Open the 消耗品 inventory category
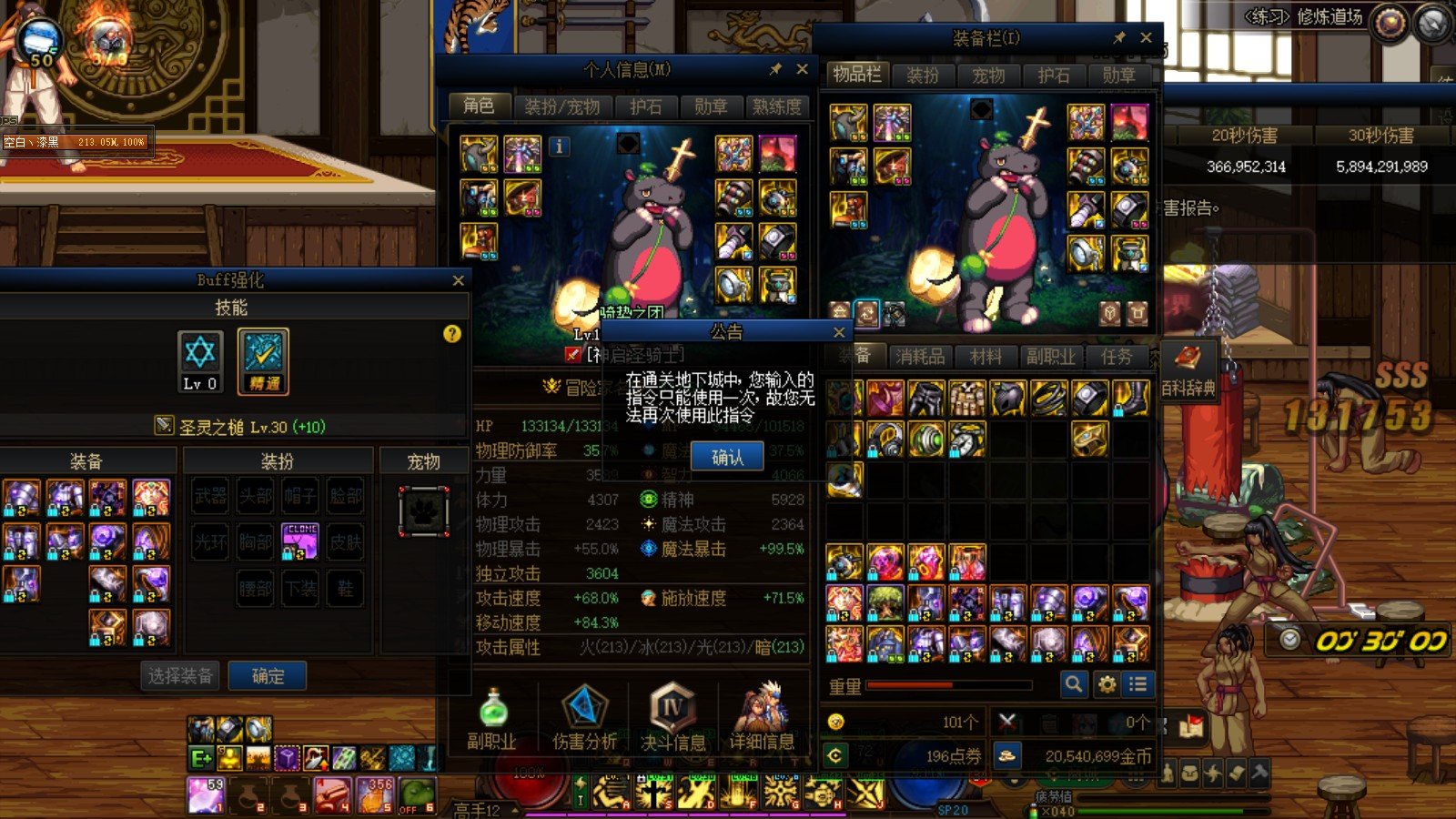 click(920, 357)
